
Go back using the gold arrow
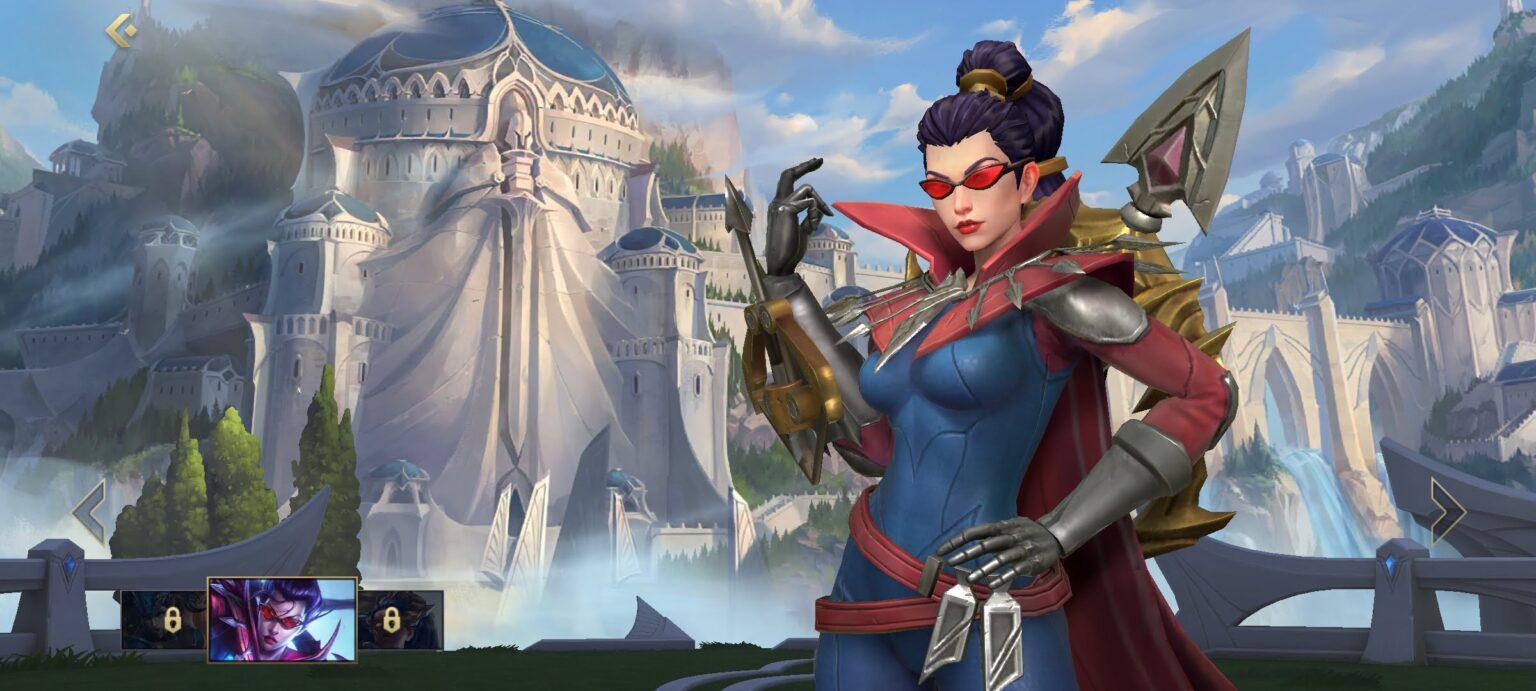121,31
